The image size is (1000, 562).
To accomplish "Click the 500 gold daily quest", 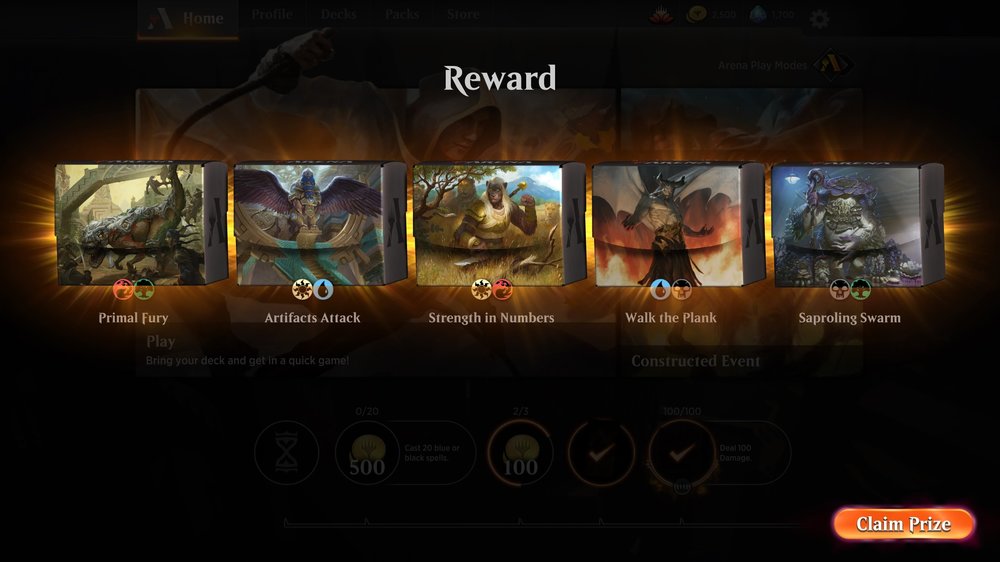I will (x=367, y=453).
